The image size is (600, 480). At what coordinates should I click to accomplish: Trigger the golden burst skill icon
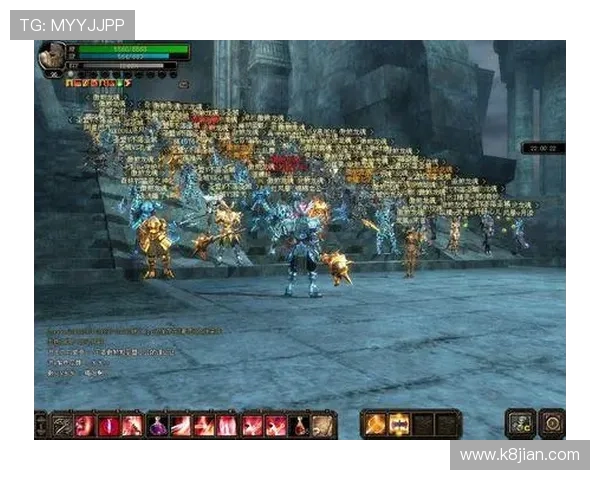pyautogui.click(x=400, y=424)
